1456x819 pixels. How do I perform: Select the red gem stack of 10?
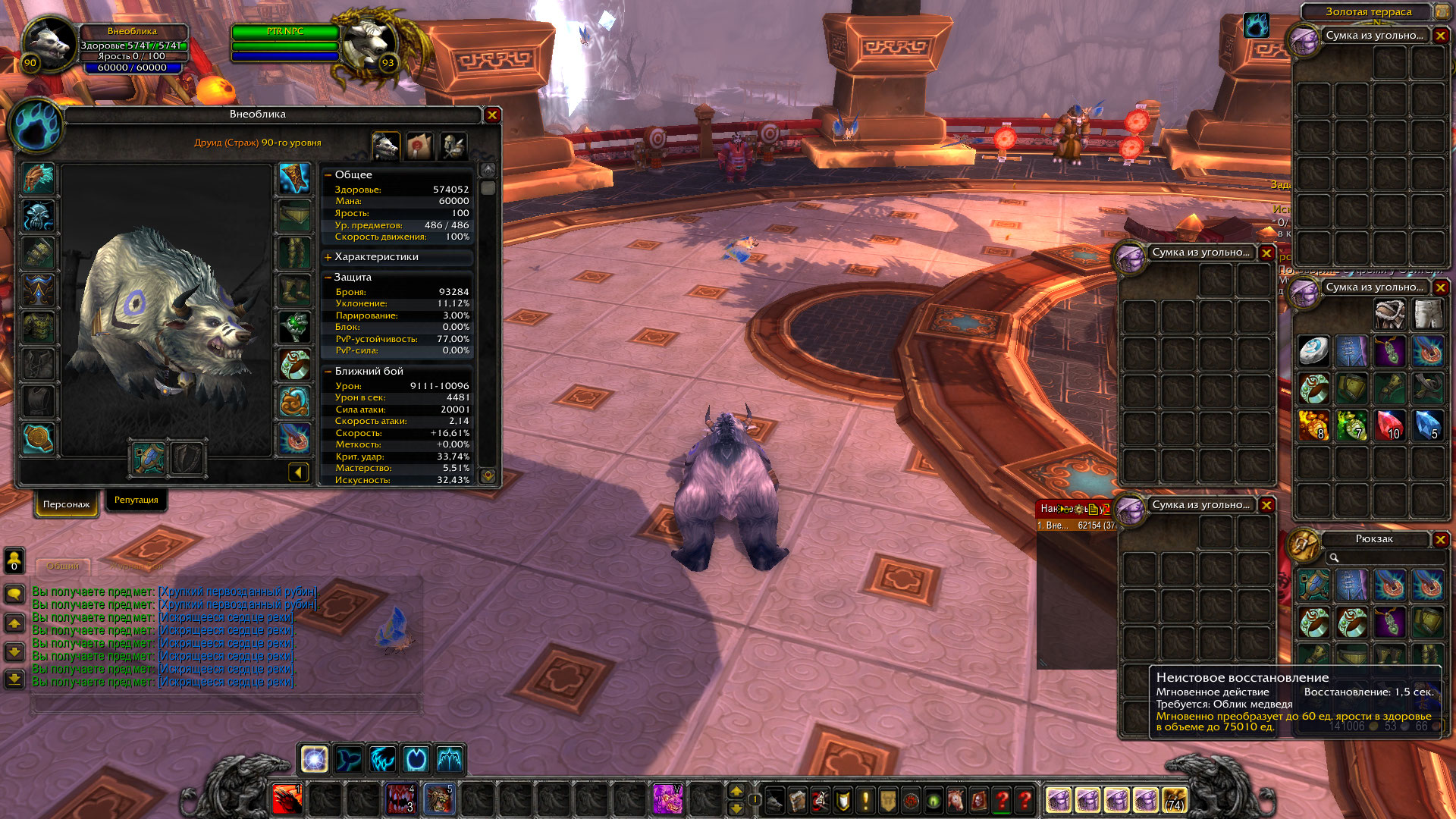(1389, 425)
